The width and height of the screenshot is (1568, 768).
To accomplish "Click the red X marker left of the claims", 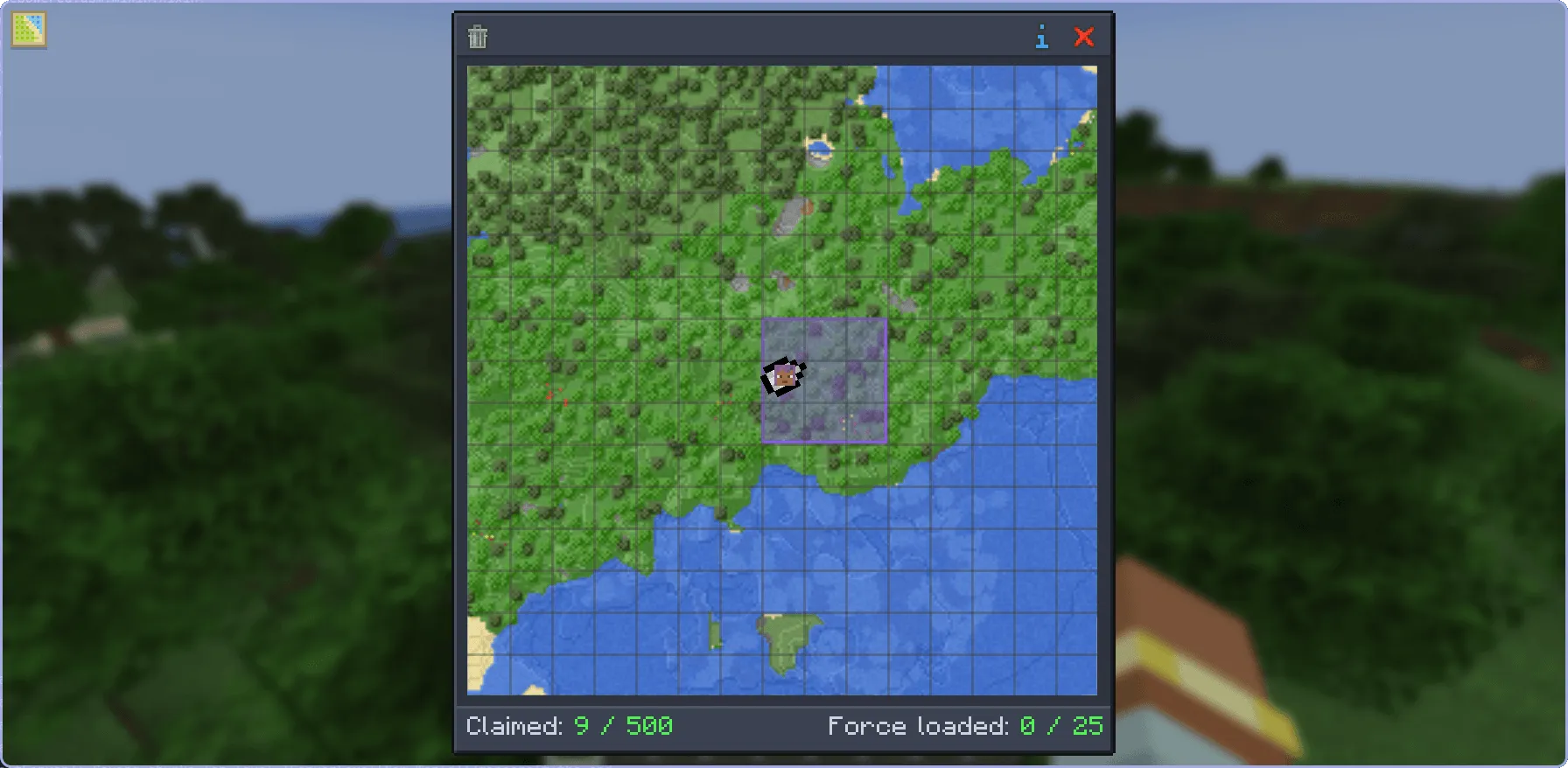I will coord(550,395).
